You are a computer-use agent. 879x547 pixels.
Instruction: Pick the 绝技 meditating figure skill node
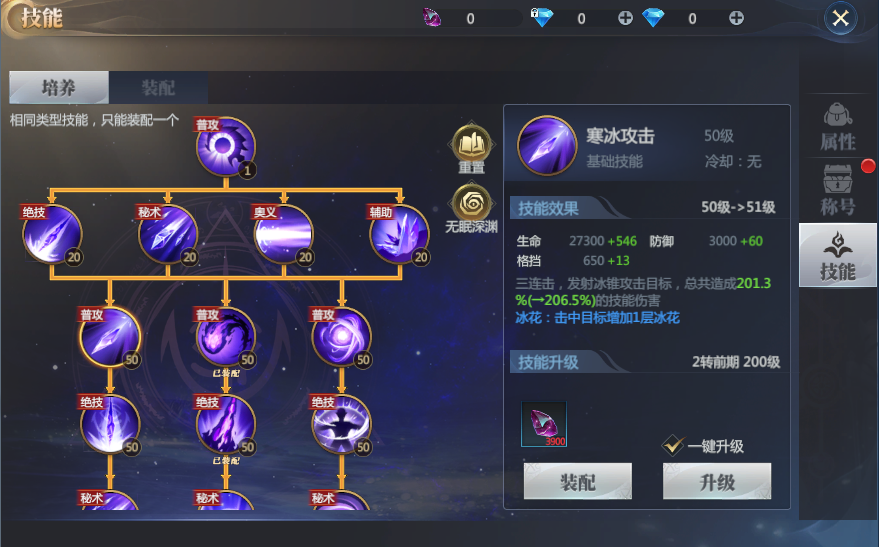(341, 424)
